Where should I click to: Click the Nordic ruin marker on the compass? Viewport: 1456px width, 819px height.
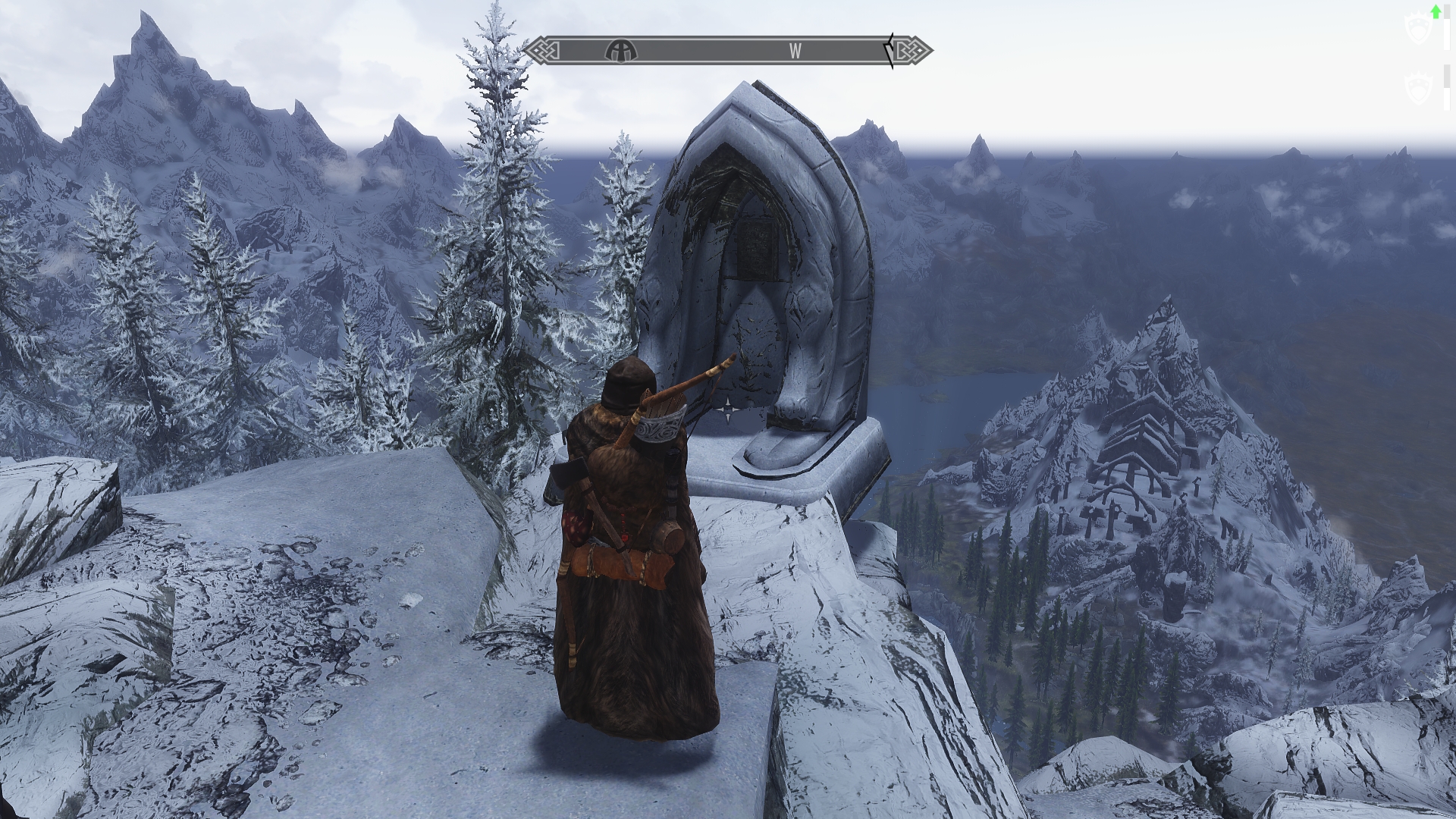[621, 51]
